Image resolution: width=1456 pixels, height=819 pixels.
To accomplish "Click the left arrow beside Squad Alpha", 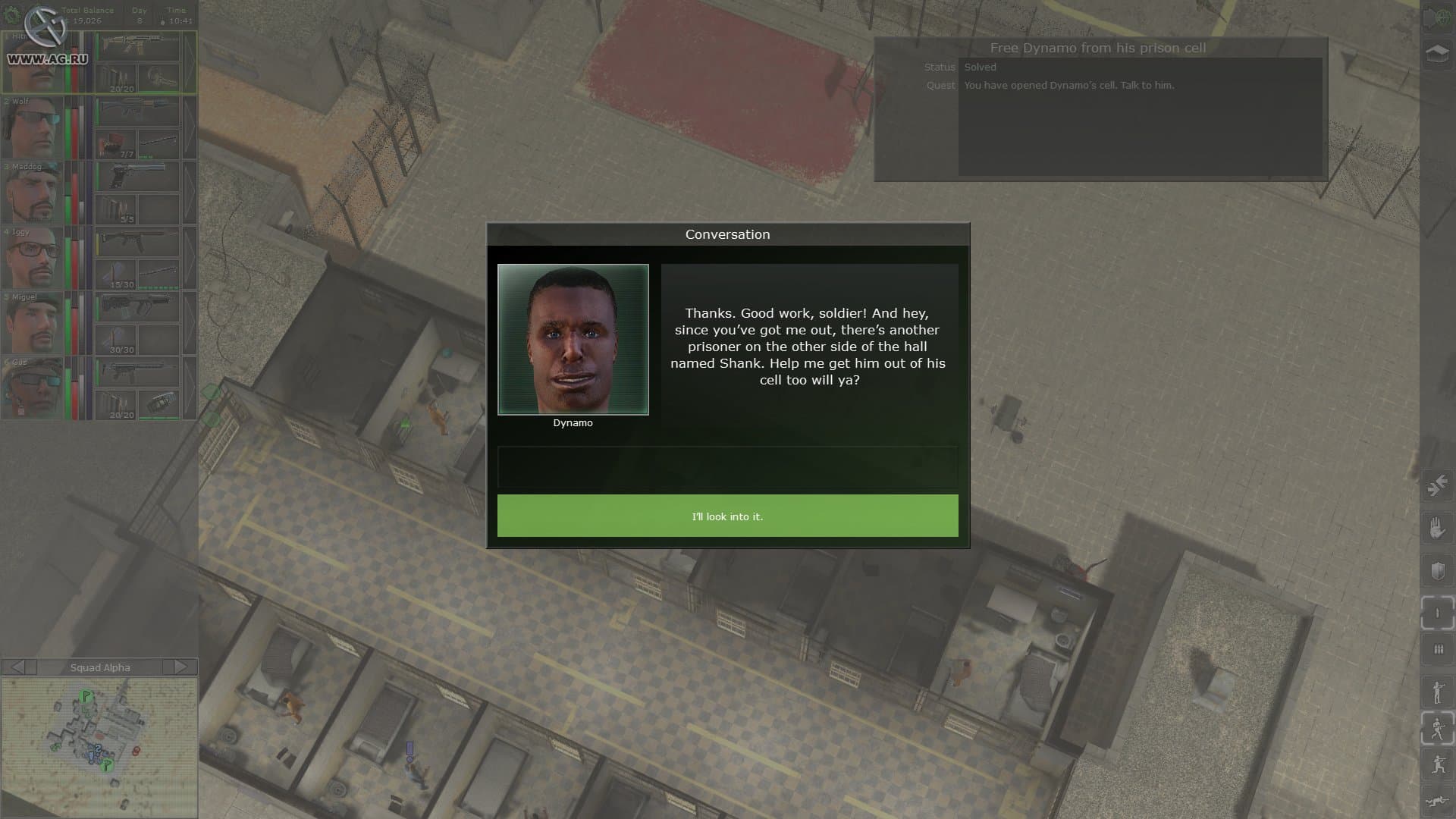I will pyautogui.click(x=16, y=667).
